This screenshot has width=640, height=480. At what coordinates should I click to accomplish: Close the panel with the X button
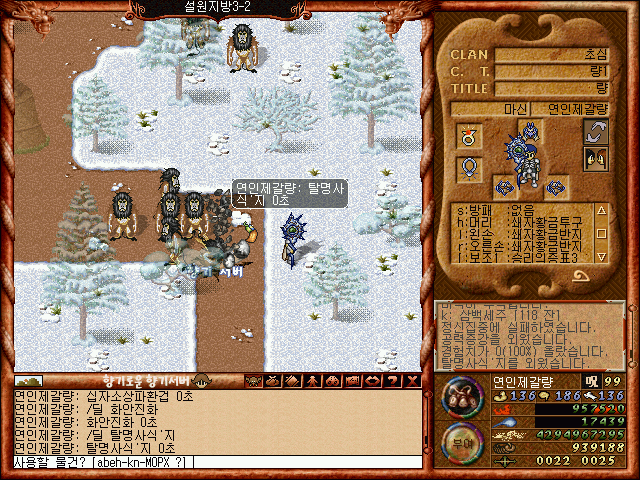coord(413,381)
